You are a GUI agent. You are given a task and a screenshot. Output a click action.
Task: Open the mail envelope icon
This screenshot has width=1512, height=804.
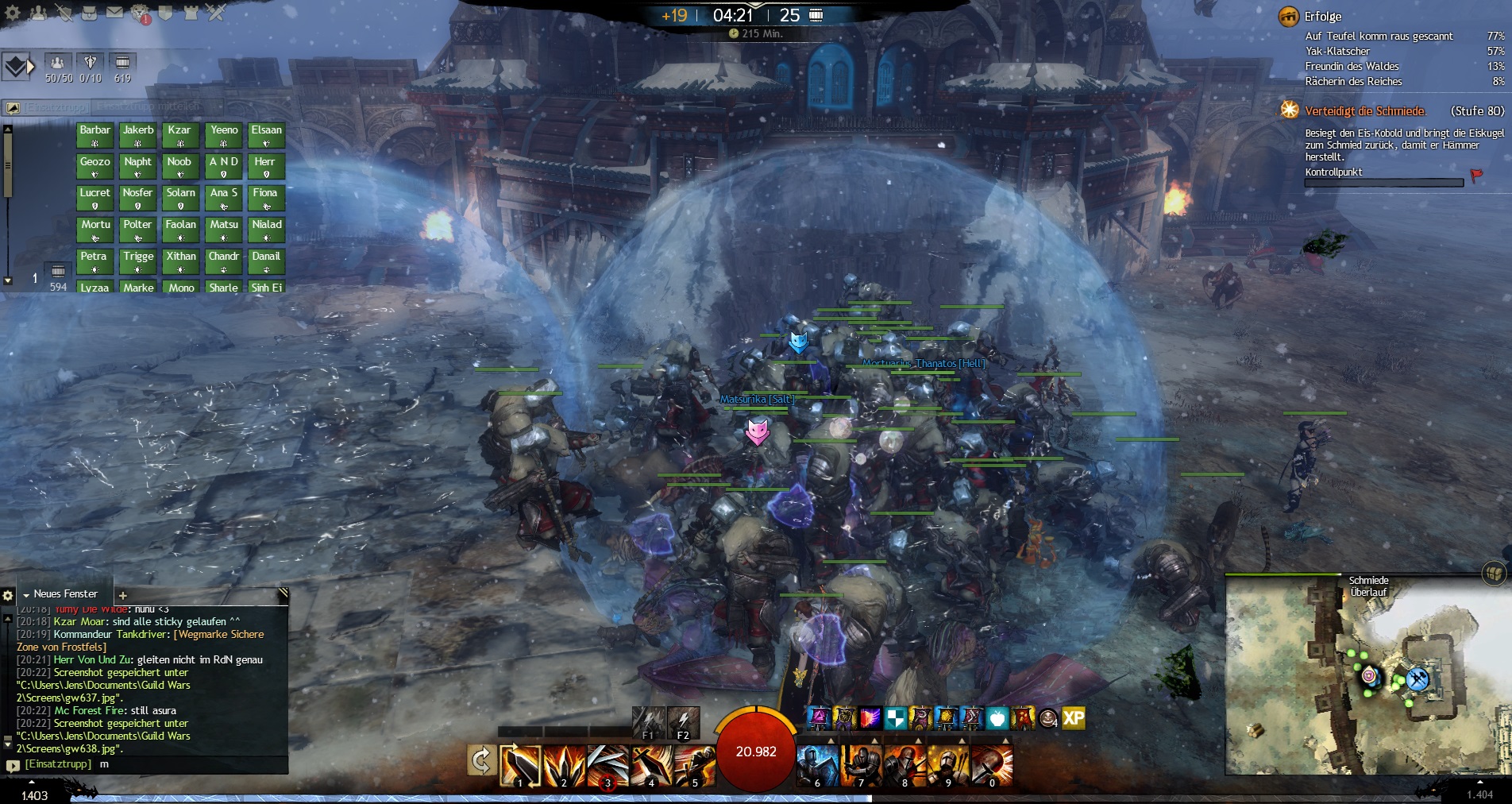click(114, 13)
